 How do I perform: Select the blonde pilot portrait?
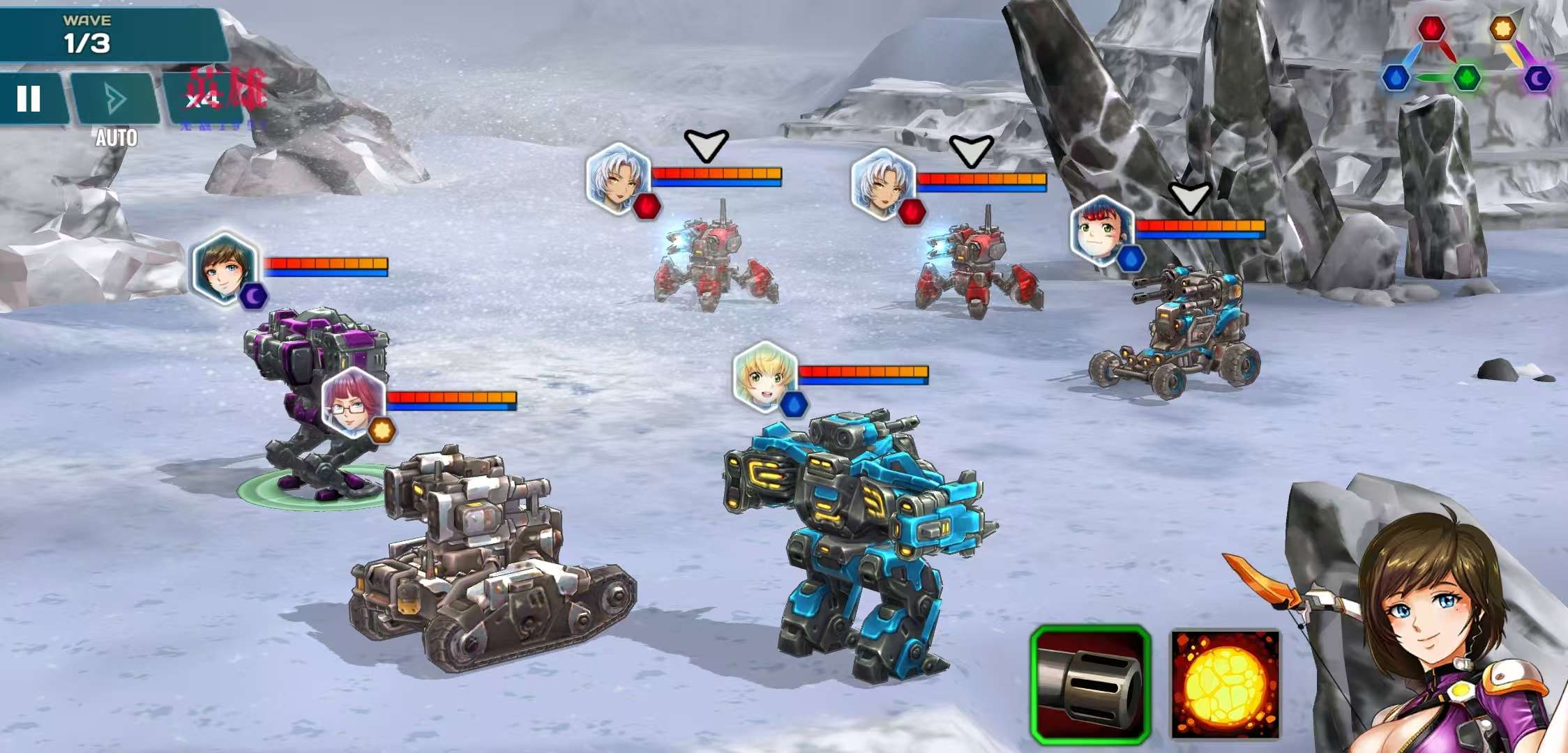[x=765, y=376]
